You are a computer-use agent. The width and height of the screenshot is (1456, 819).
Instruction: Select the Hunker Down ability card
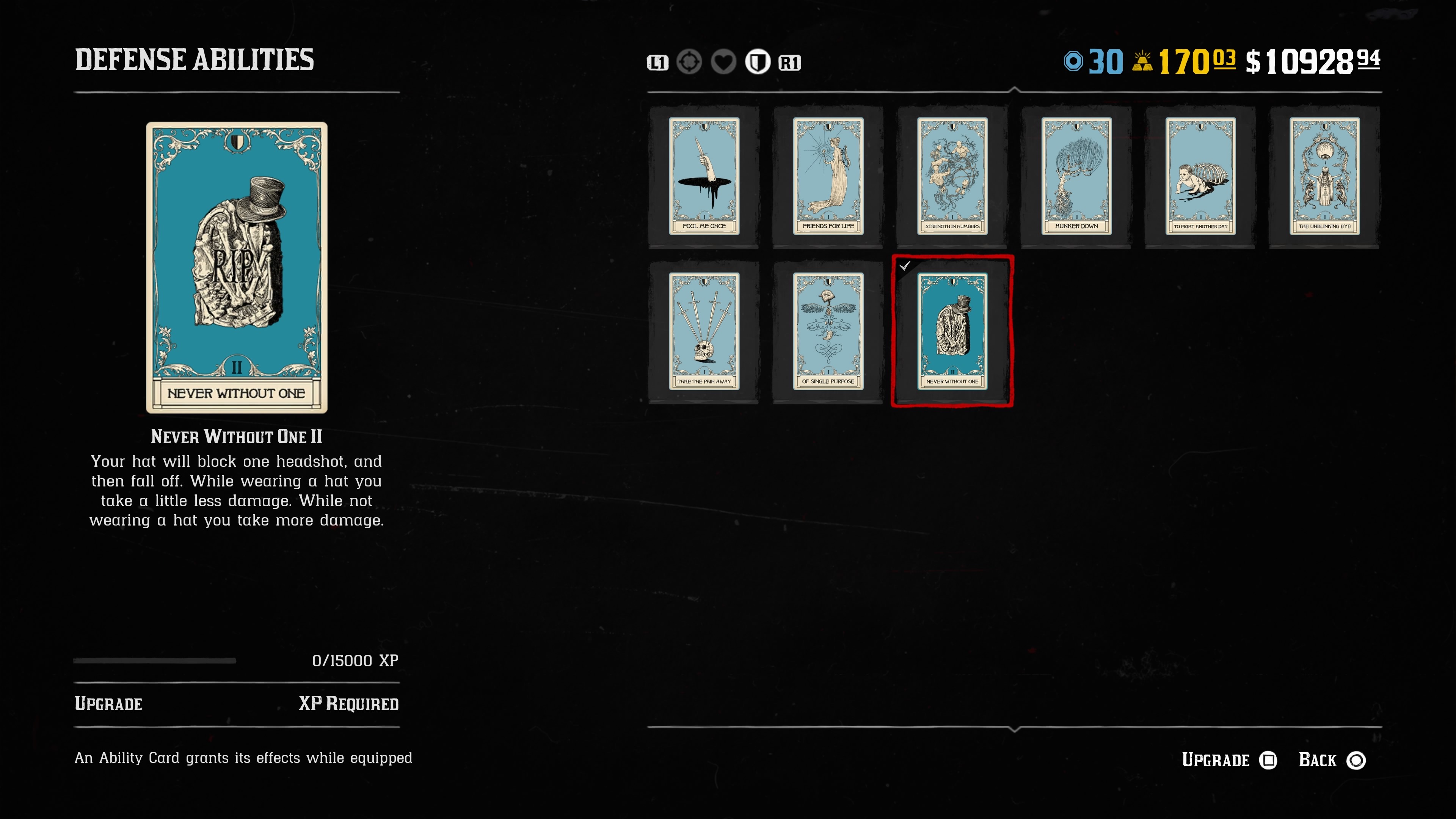(1076, 176)
